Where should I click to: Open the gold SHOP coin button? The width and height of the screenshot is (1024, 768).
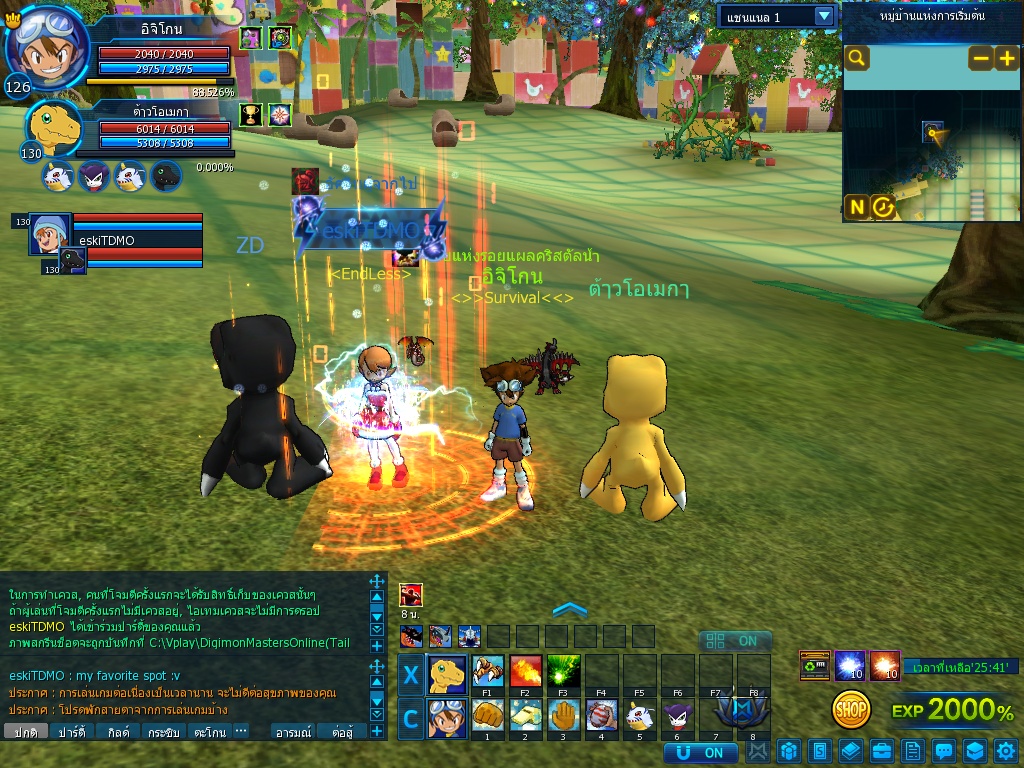tap(851, 710)
